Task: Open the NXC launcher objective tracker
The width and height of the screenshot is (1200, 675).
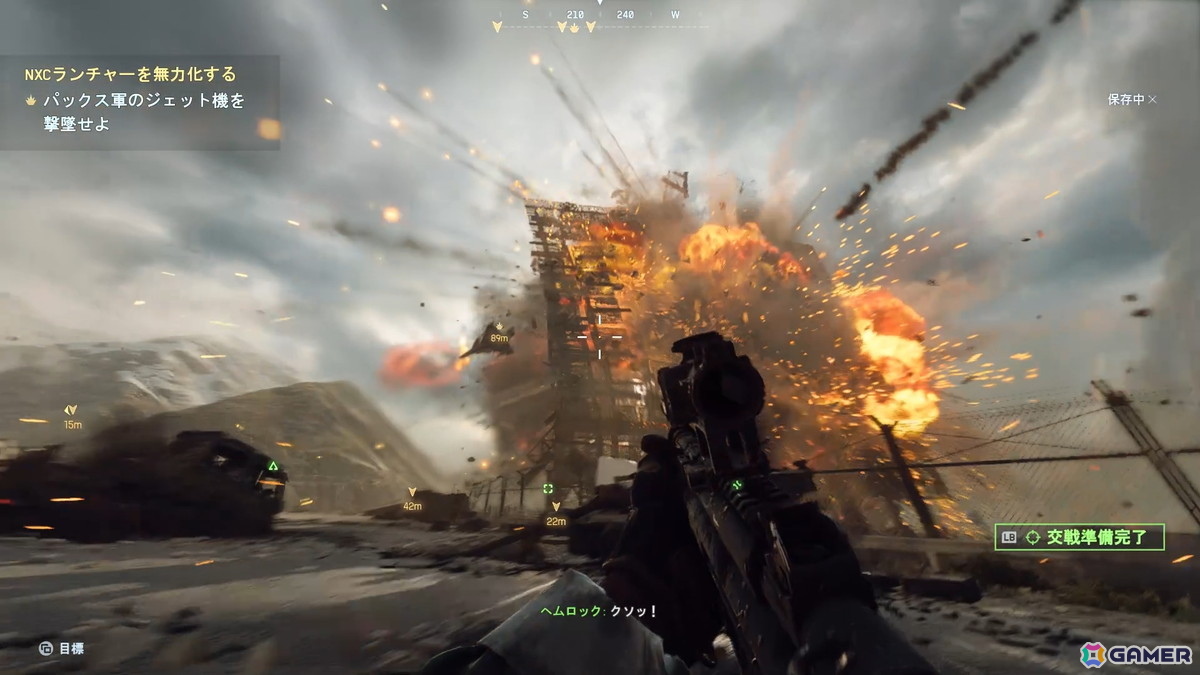Action: tap(131, 74)
